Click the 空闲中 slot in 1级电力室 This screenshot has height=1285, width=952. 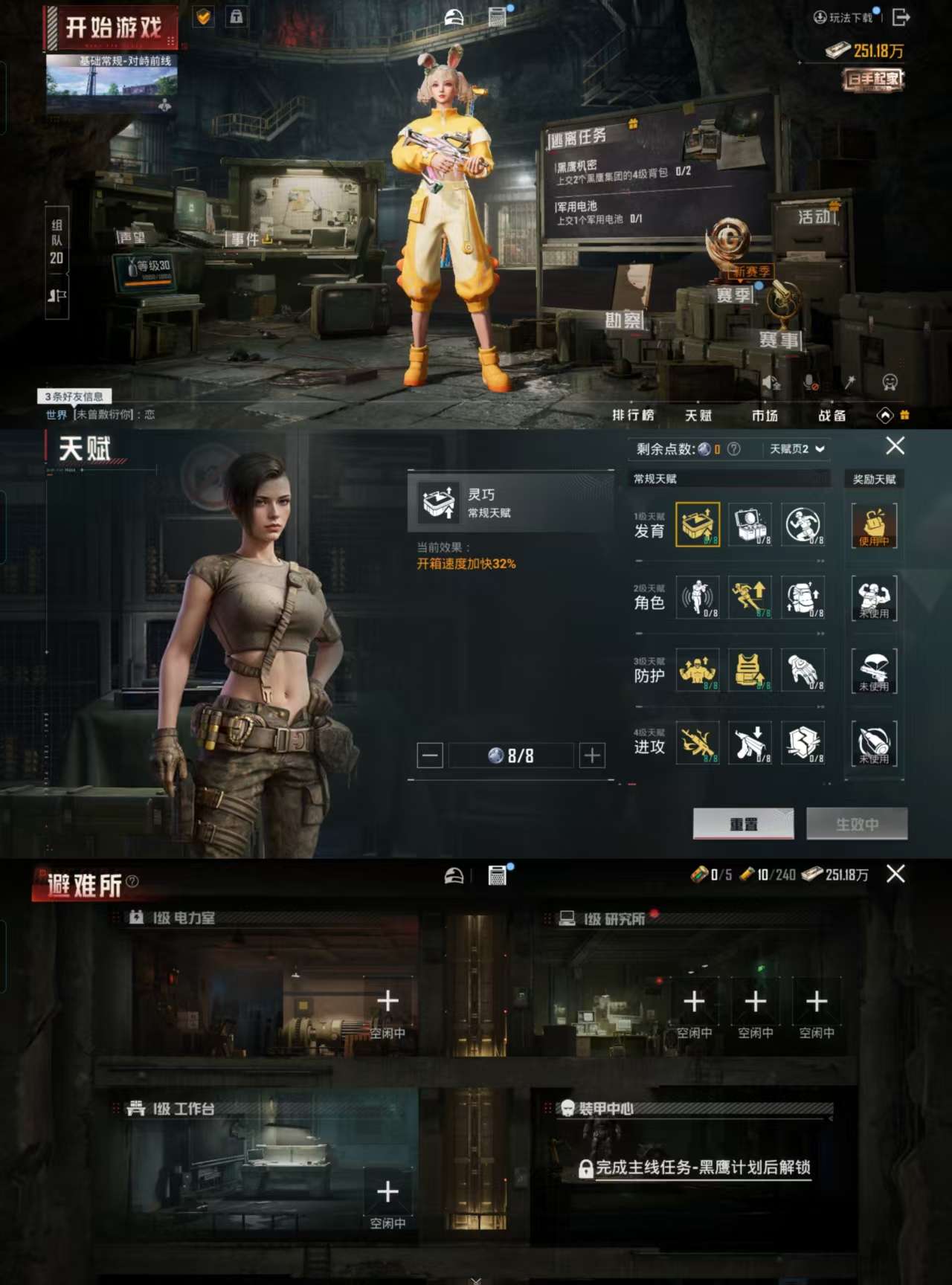click(x=387, y=1008)
